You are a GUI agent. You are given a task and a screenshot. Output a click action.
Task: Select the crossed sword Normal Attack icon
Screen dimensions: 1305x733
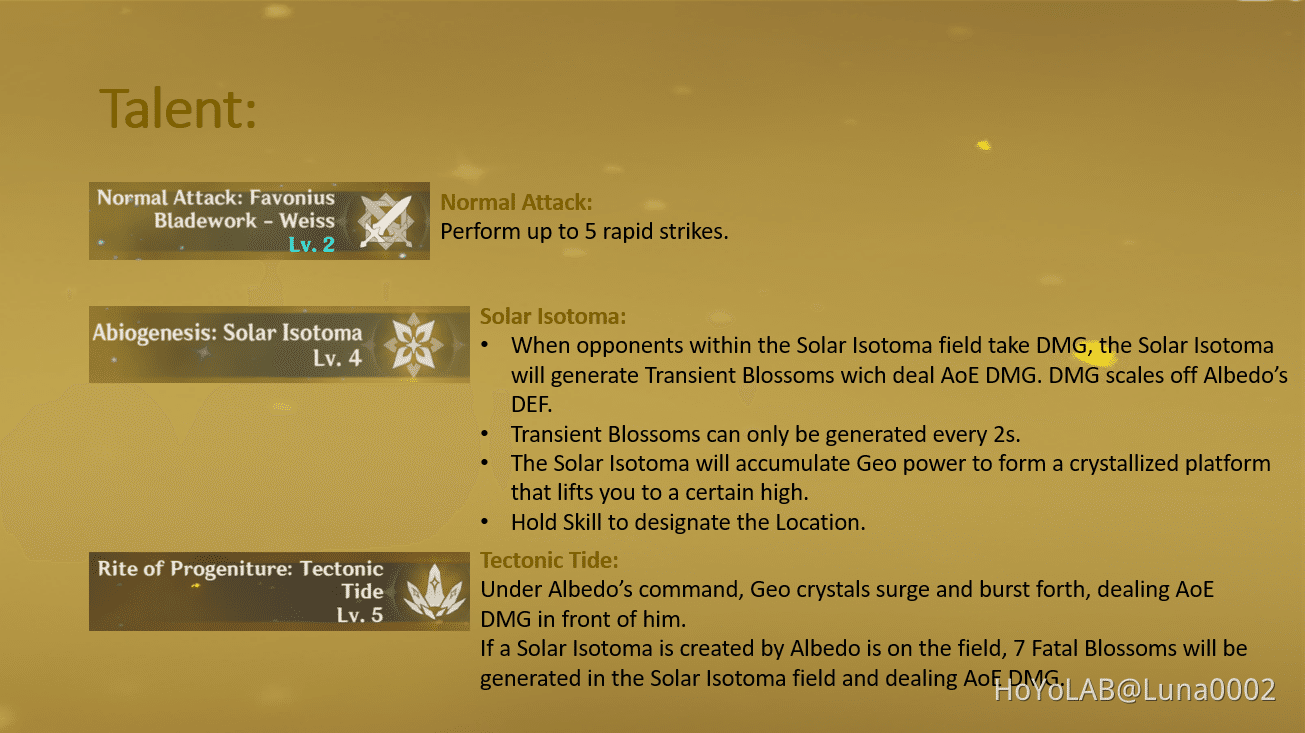388,221
